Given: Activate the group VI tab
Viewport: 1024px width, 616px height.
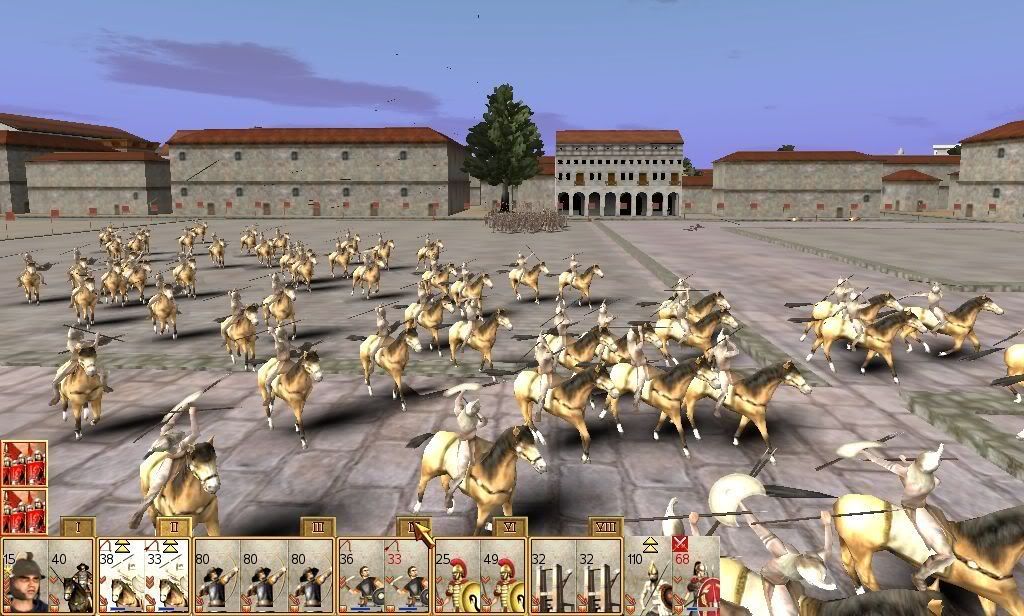Looking at the screenshot, I should [509, 527].
